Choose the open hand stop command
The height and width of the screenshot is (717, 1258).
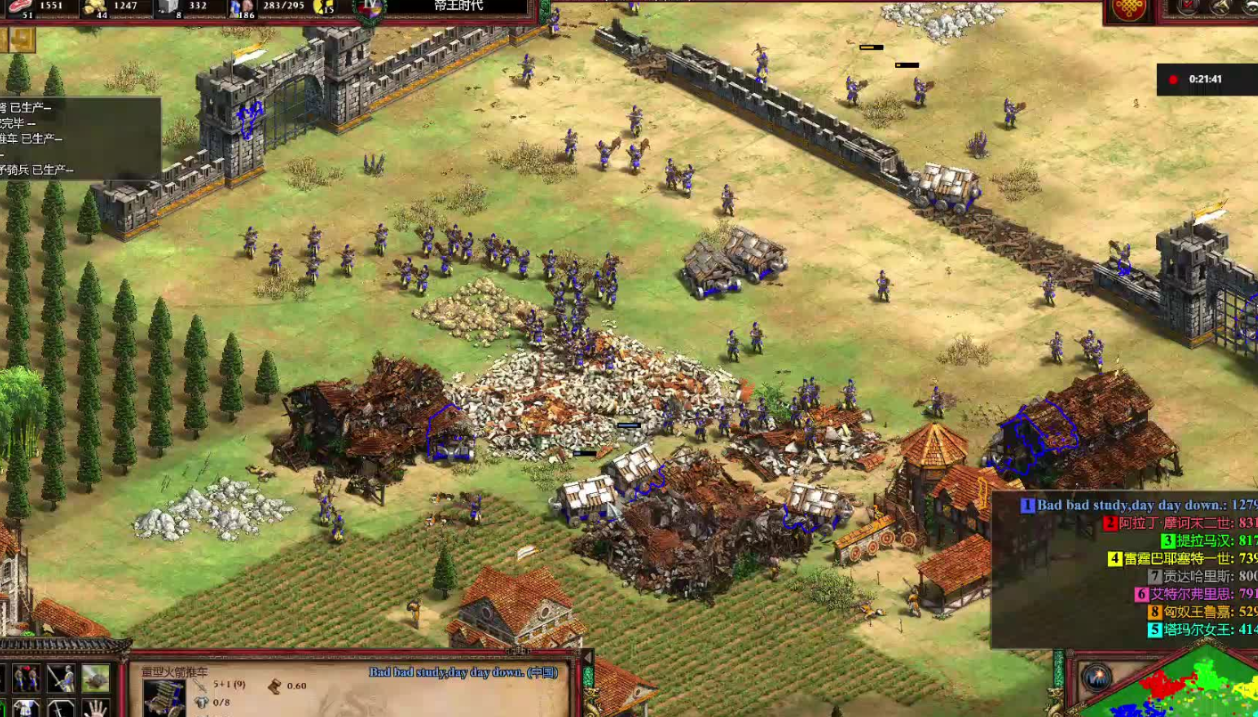[95, 708]
